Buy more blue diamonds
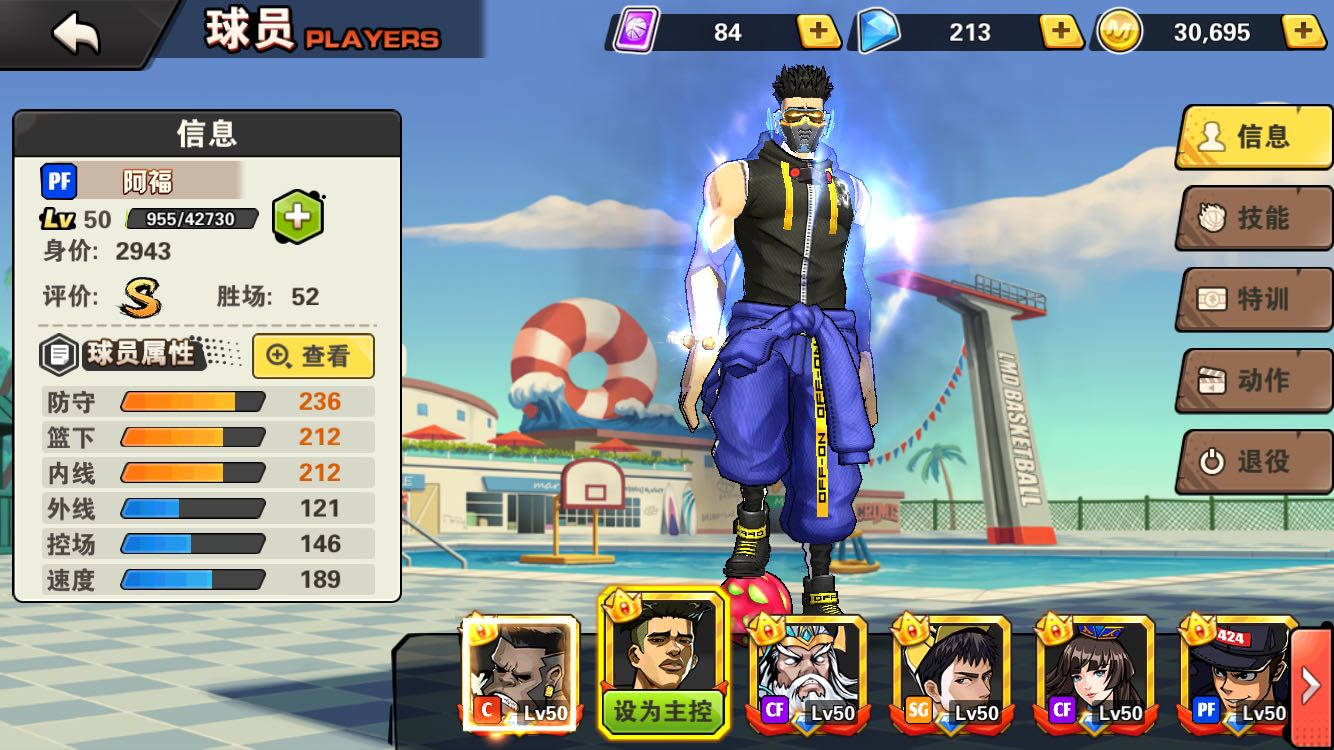 [1061, 32]
